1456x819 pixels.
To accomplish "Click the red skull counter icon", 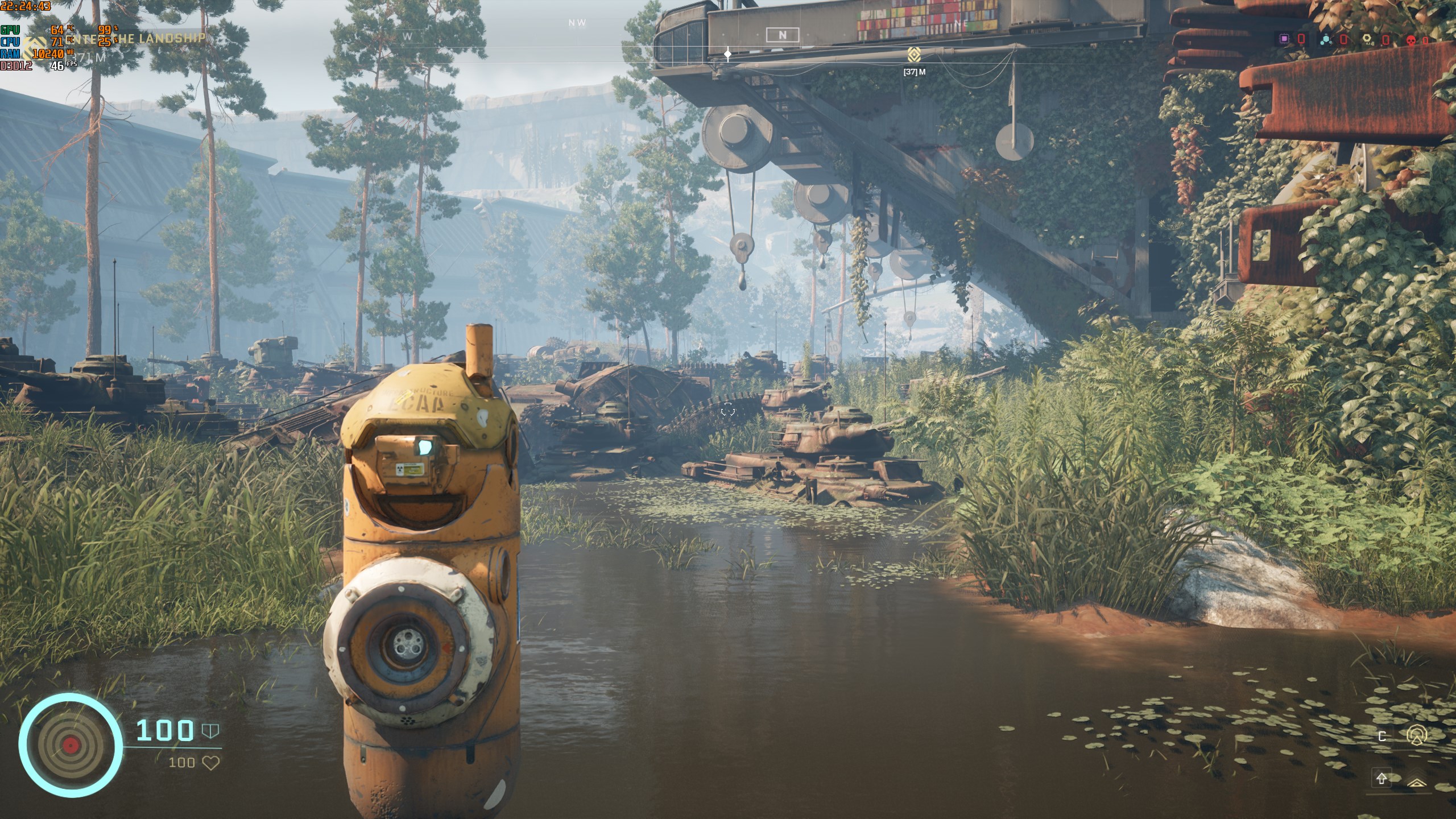I will (1406, 40).
